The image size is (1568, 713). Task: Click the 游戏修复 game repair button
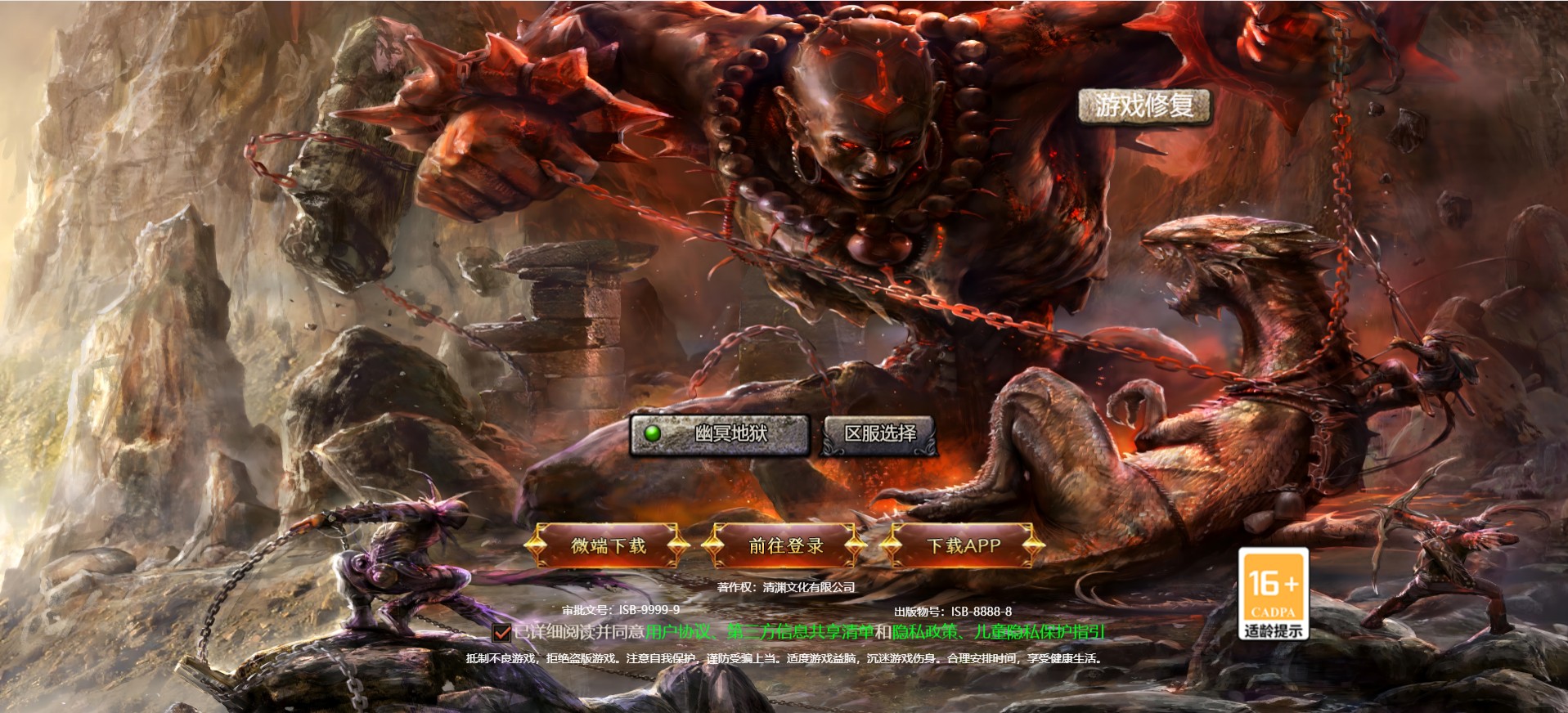1143,106
